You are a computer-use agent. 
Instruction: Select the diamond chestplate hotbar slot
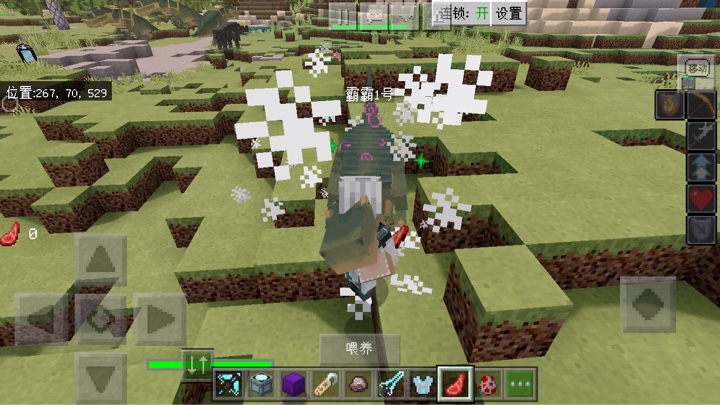pos(423,383)
